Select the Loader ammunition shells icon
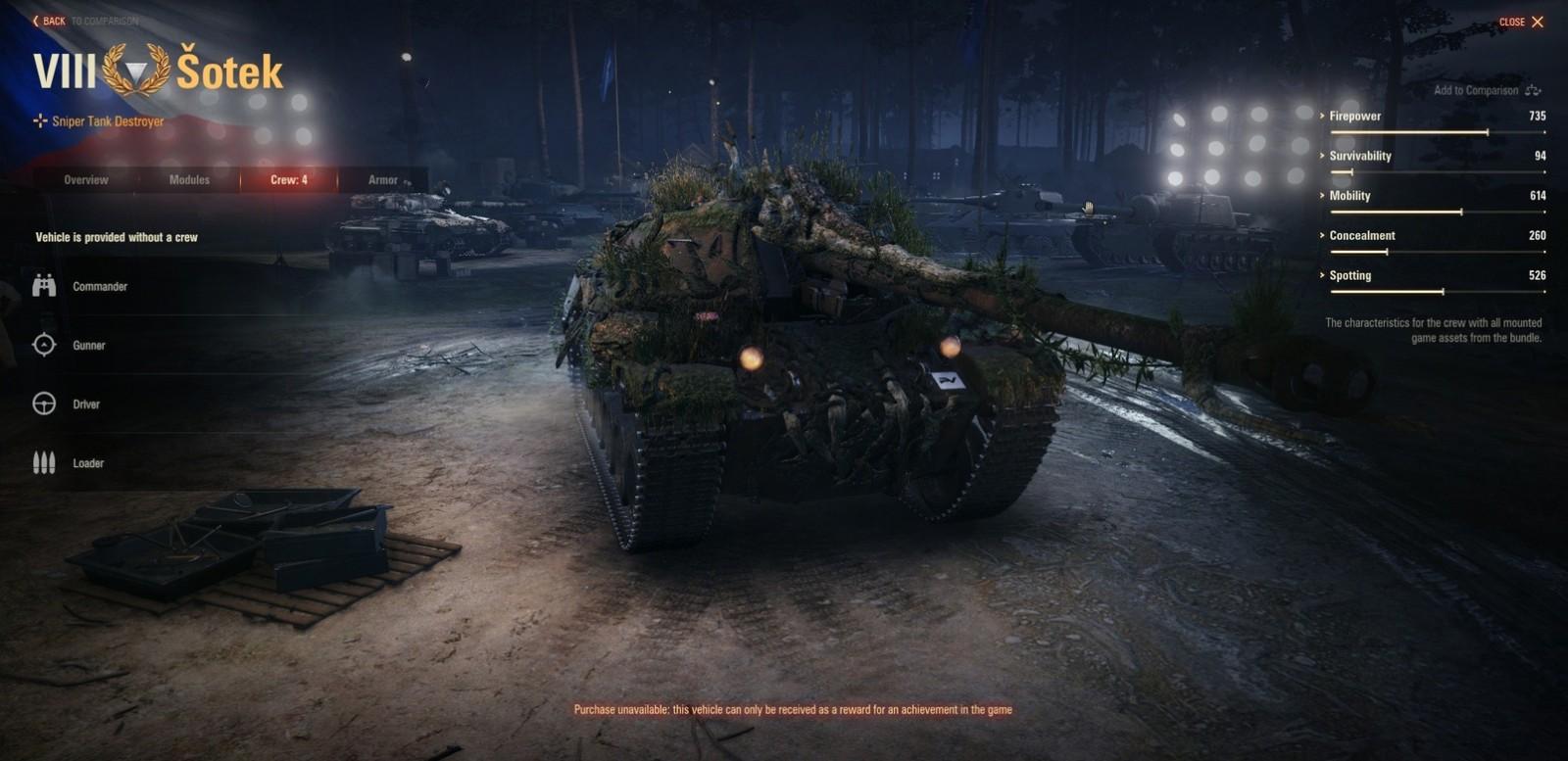This screenshot has height=761, width=1568. coord(43,462)
